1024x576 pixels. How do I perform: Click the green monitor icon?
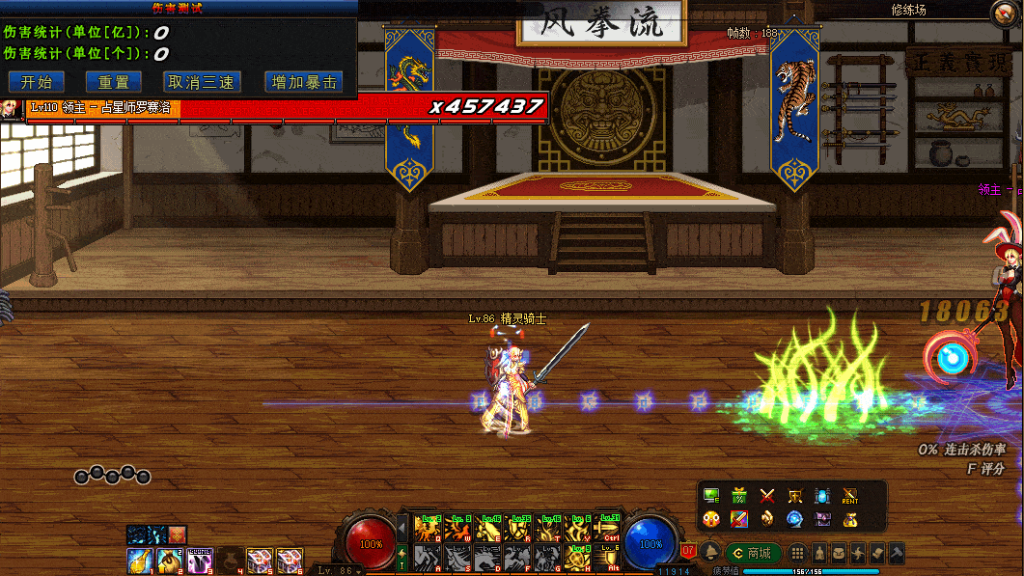(x=711, y=495)
